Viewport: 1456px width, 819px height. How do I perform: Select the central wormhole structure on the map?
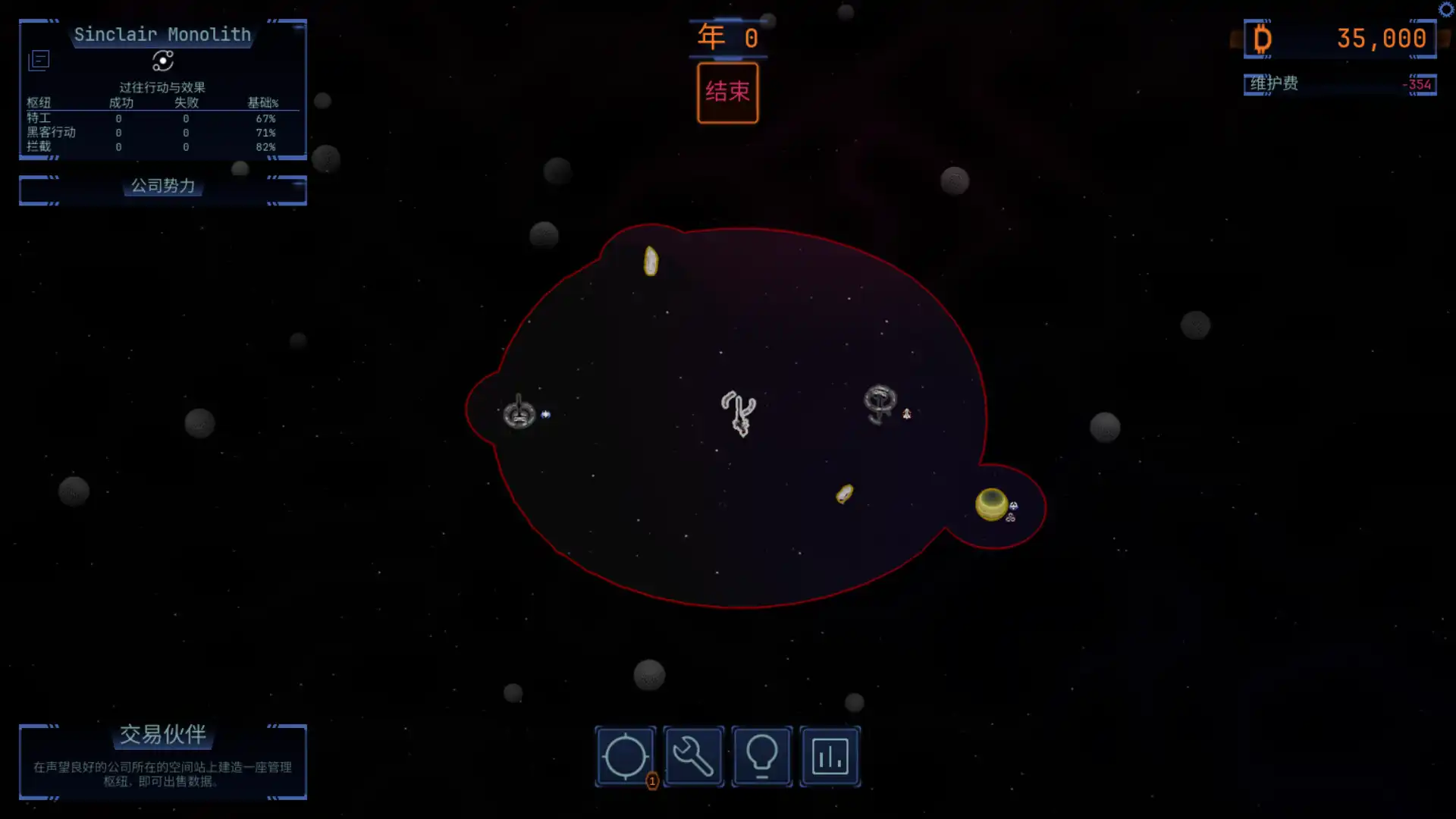738,413
